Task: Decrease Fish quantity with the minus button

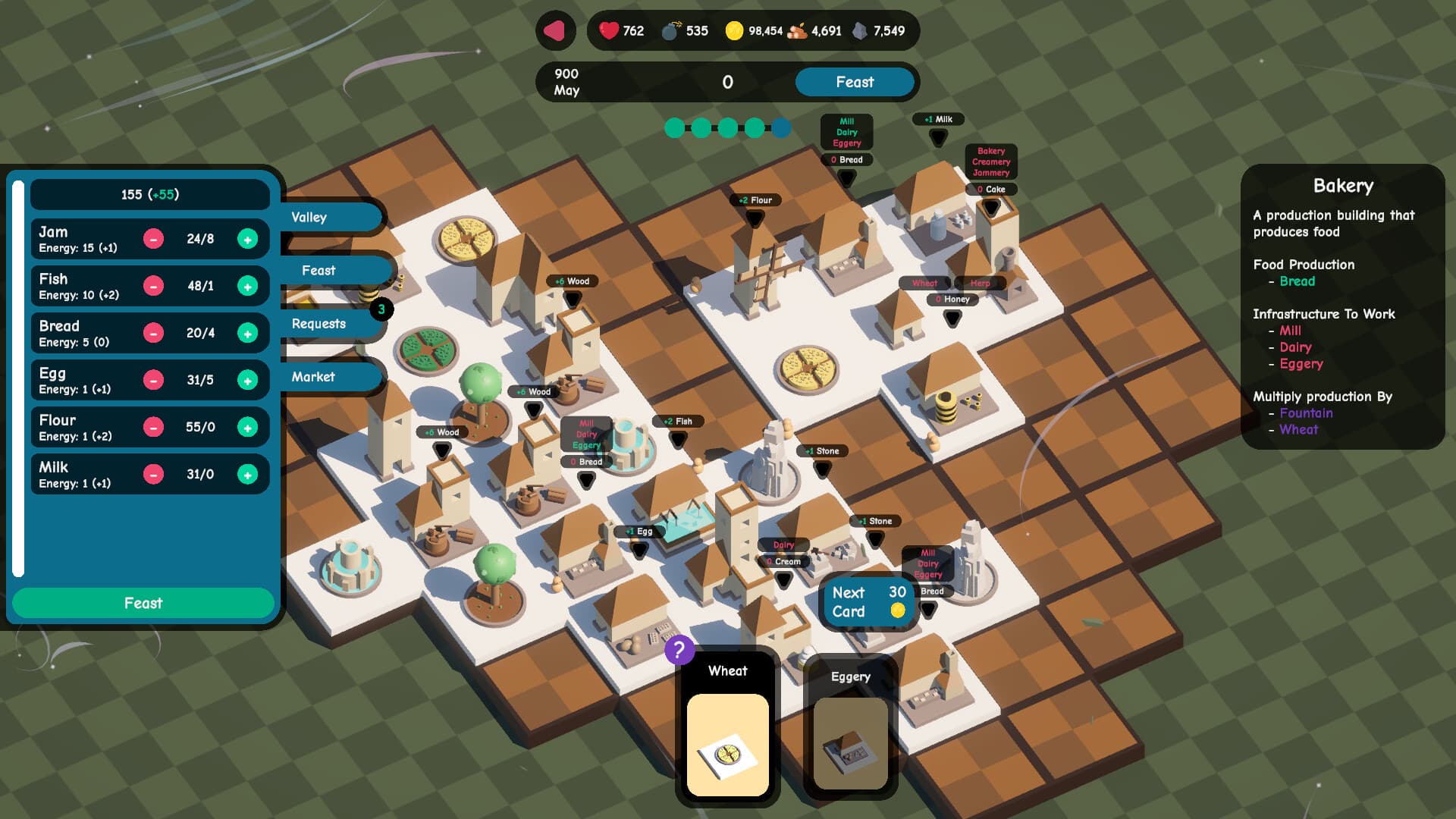Action: tap(155, 285)
